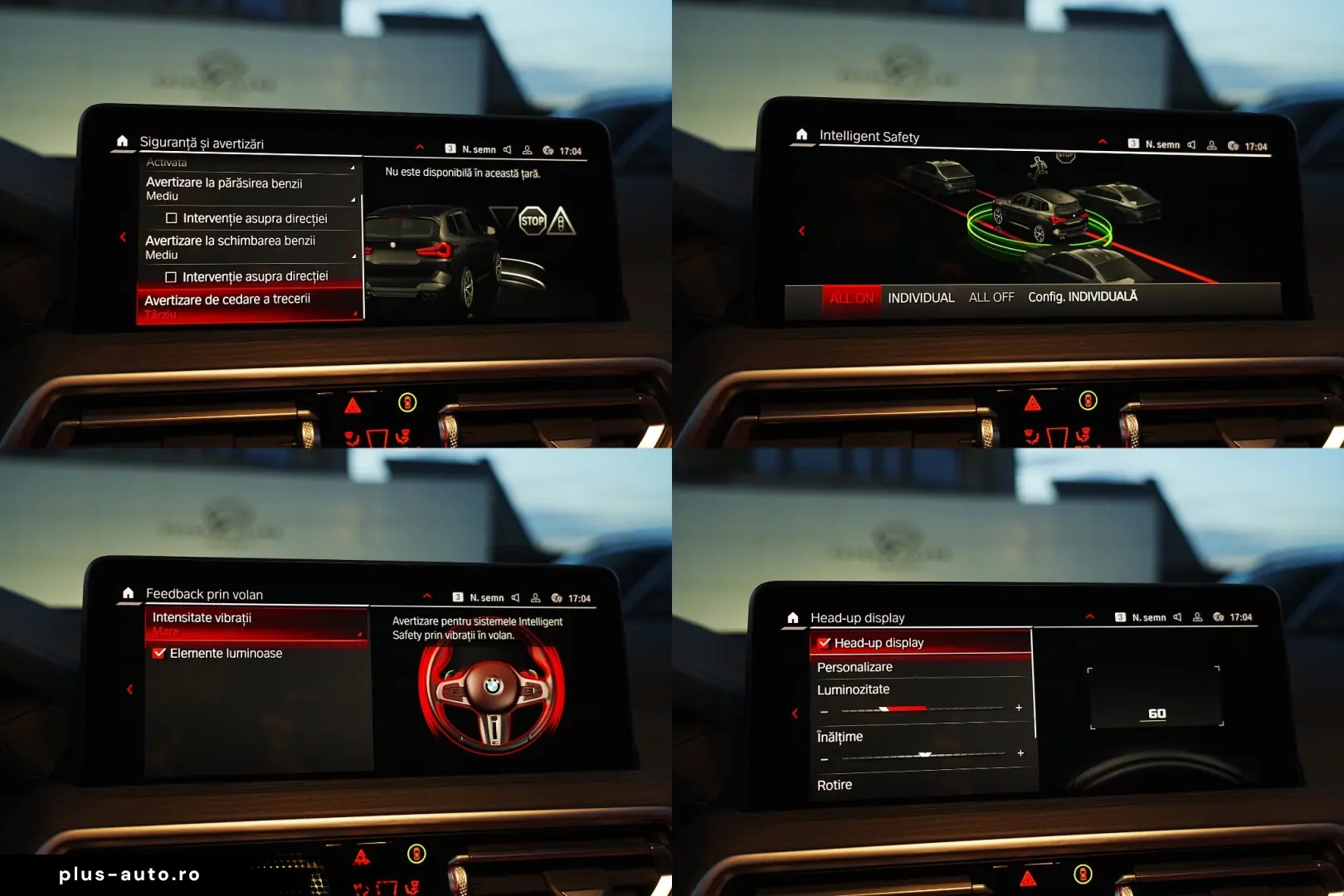
Task: Open the Rotire menu entry
Action: [835, 785]
